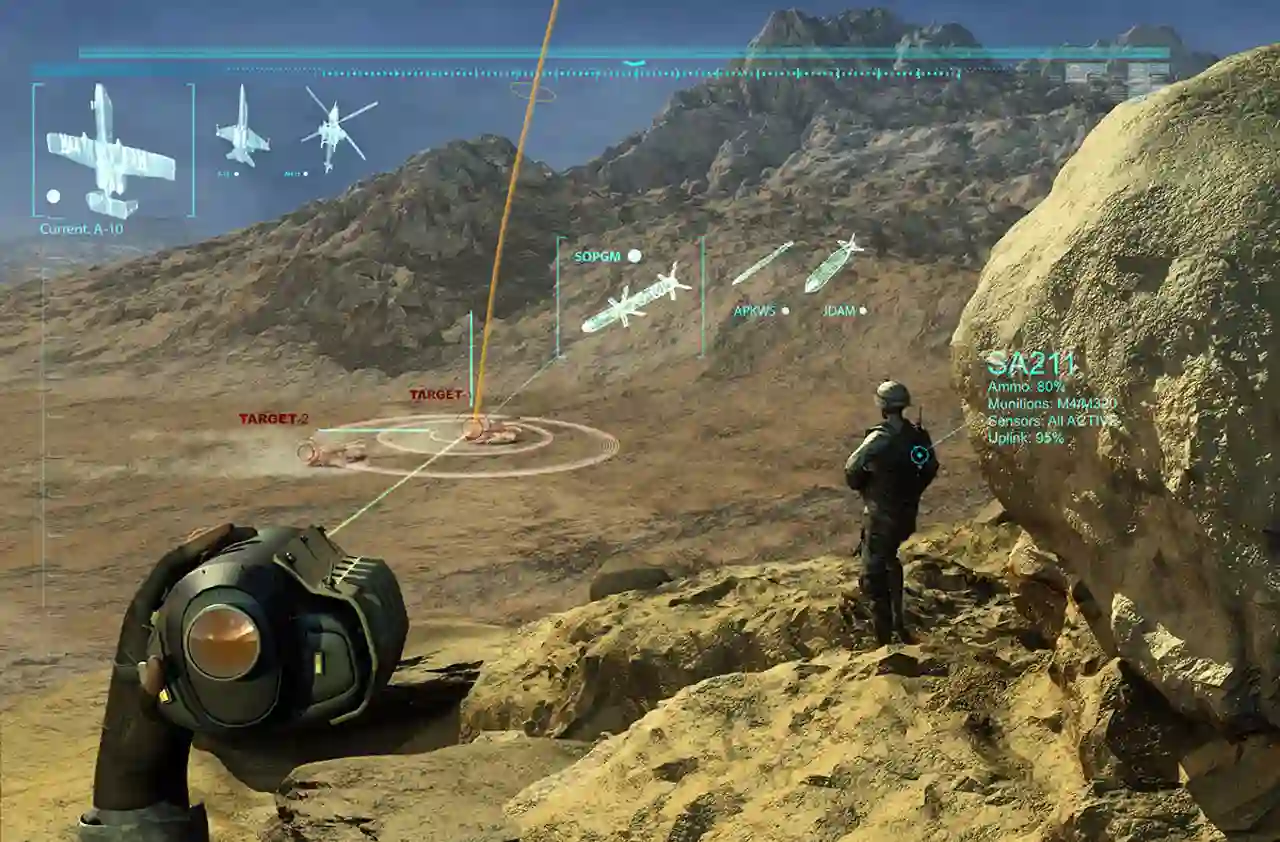Choose the fighter jet aircraft icon
This screenshot has width=1280, height=842.
pos(242,127)
